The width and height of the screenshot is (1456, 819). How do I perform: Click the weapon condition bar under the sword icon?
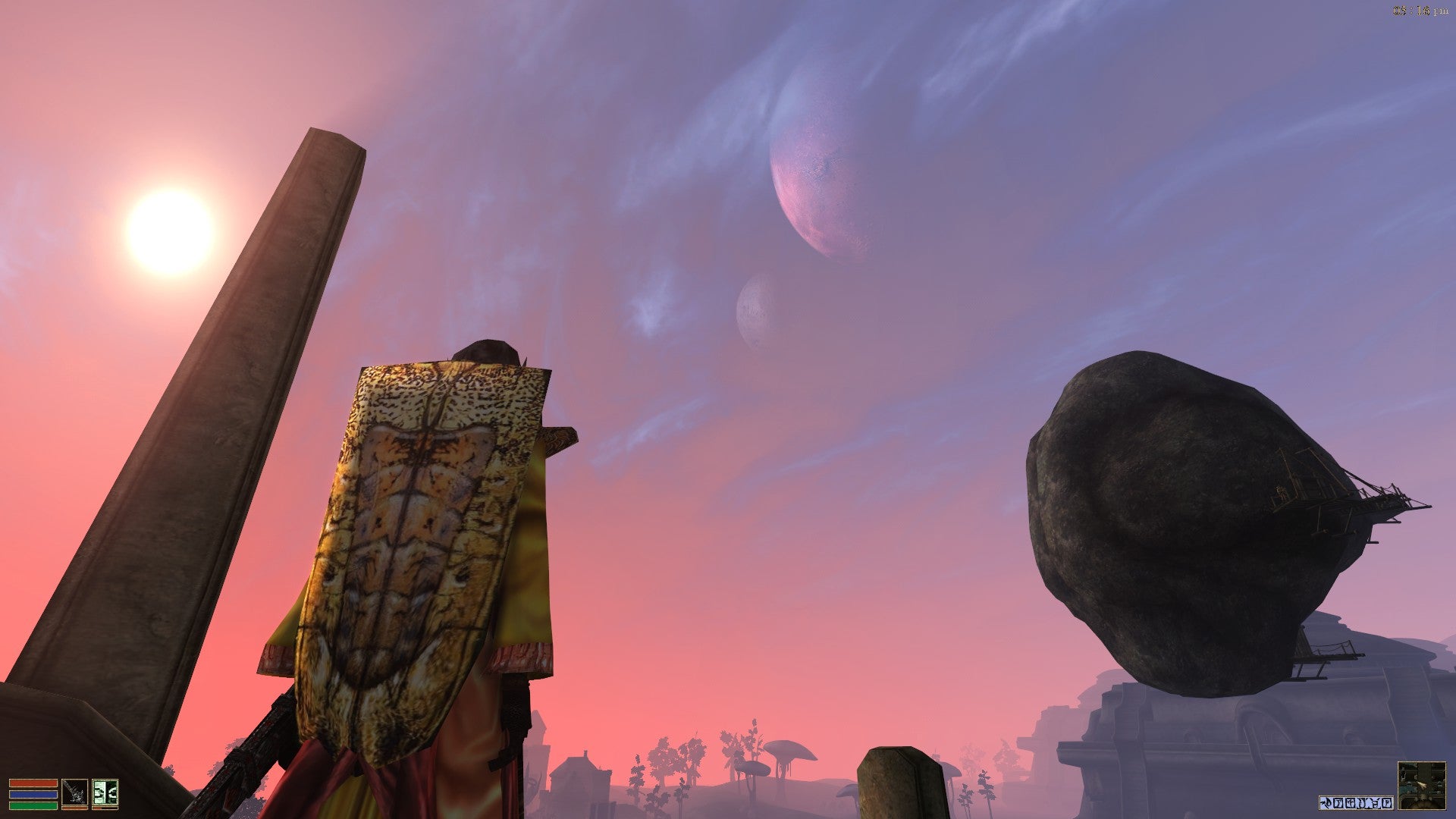tap(74, 808)
